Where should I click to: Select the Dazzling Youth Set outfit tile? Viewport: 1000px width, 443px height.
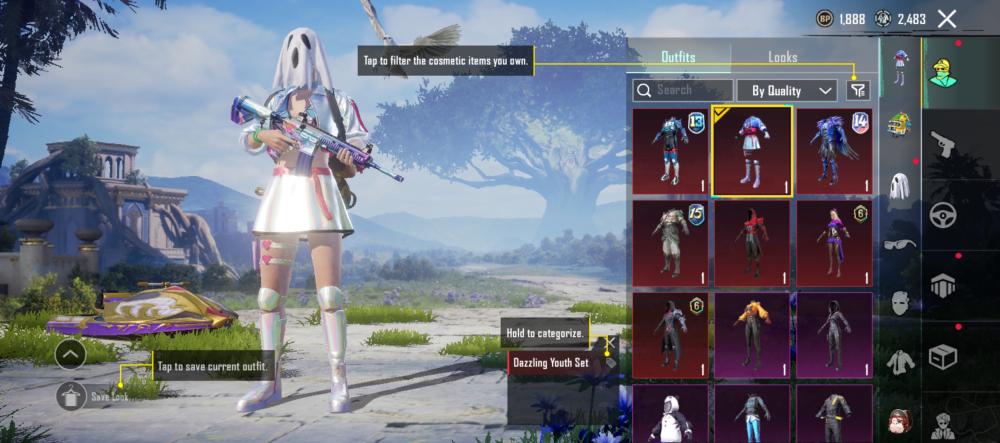(752, 150)
